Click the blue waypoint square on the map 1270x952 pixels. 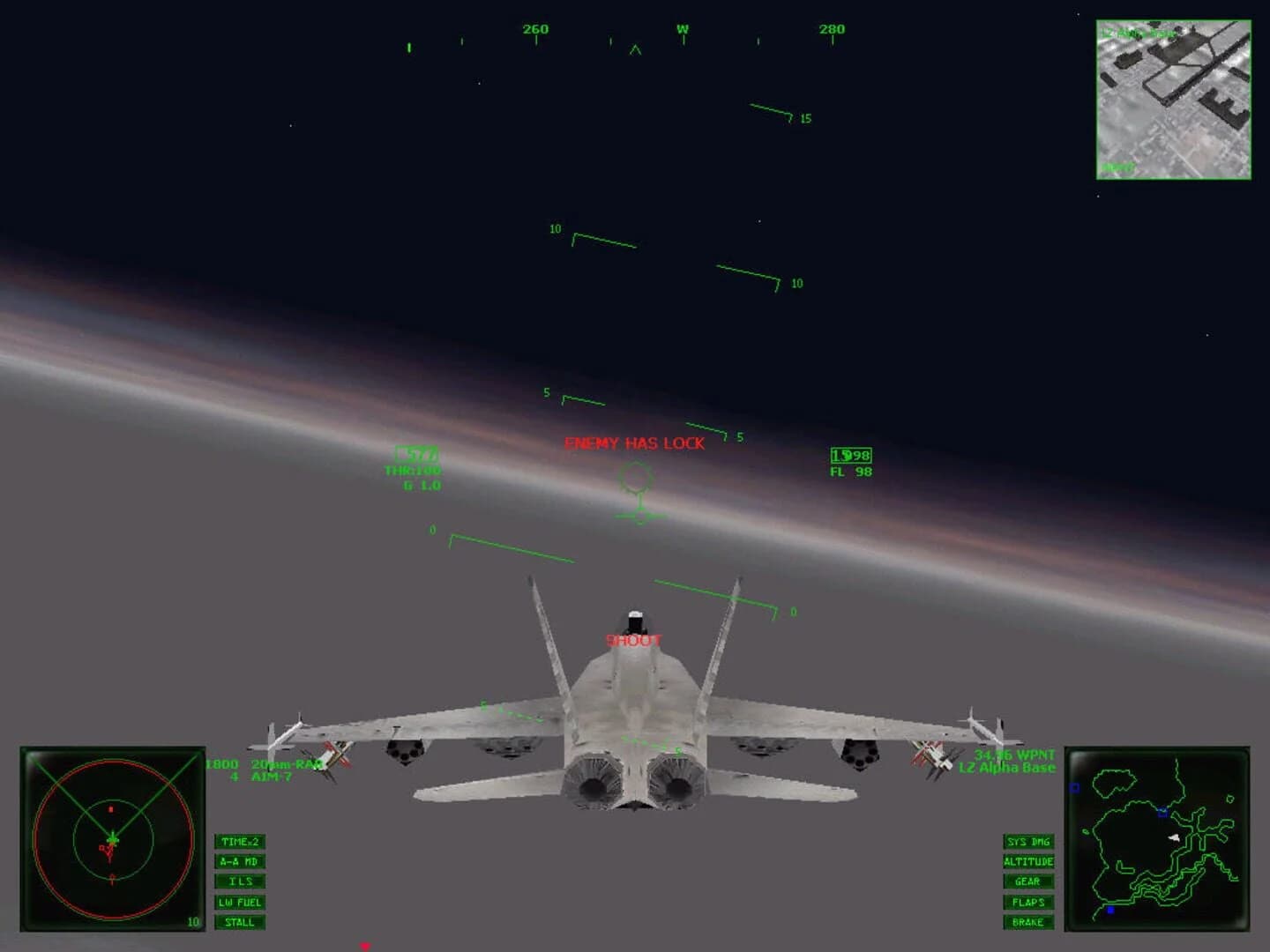click(x=1162, y=812)
